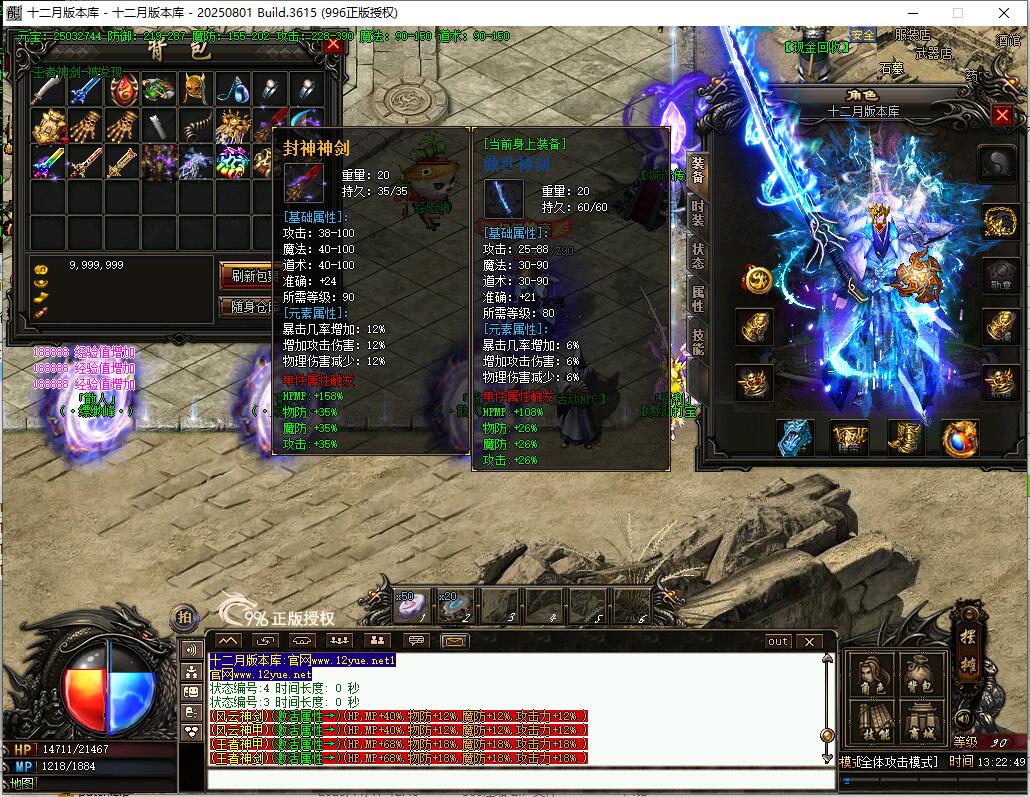Switch to the 时装 costume tab
The height and width of the screenshot is (797, 1030).
point(697,212)
